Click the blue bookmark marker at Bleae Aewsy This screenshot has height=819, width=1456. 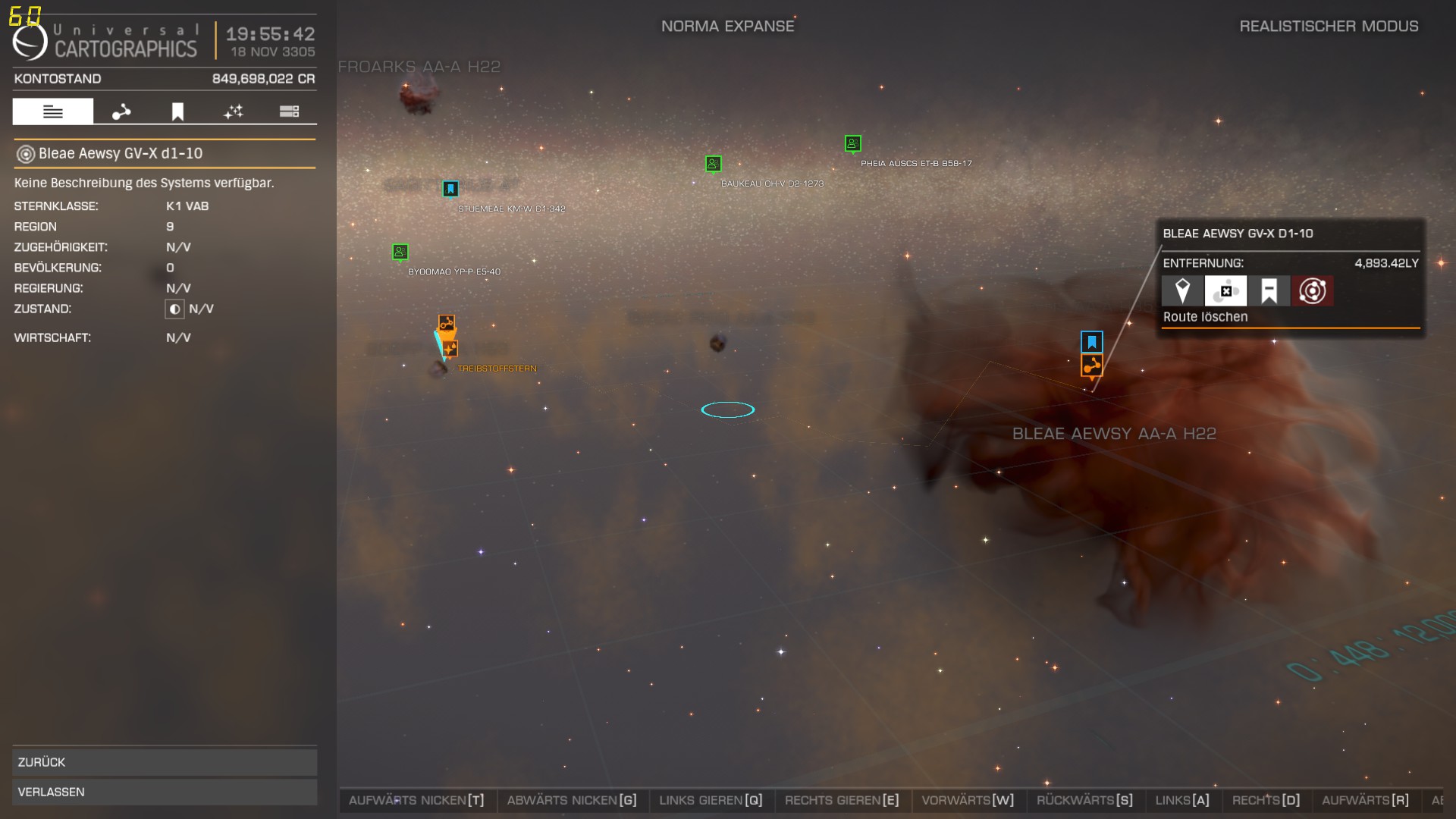click(1092, 342)
